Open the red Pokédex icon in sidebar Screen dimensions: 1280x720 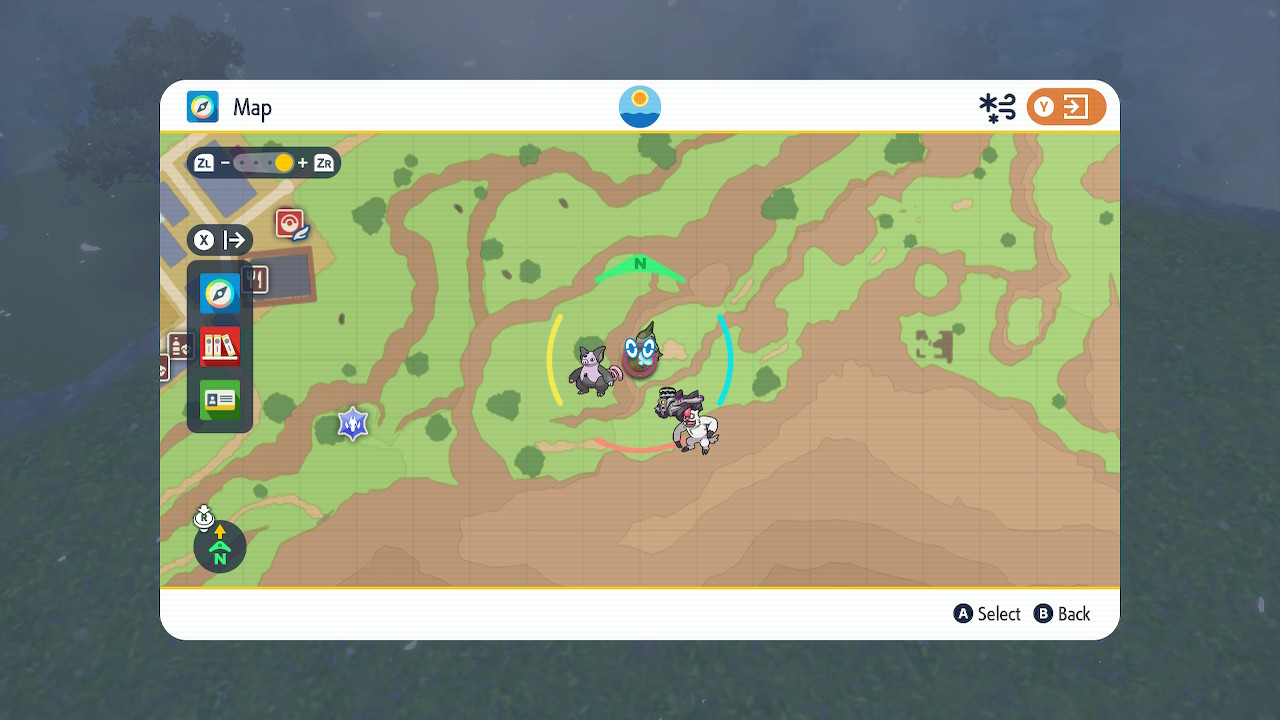click(x=219, y=345)
